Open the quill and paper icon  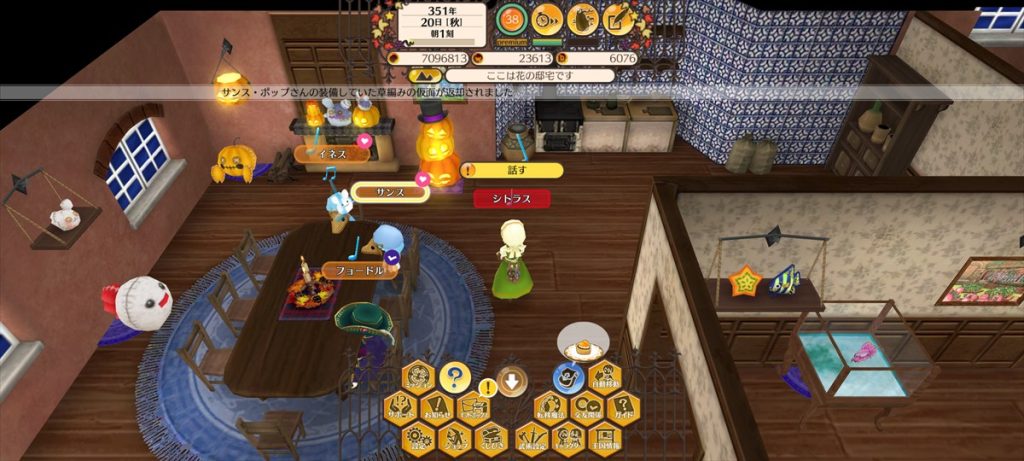pos(620,17)
